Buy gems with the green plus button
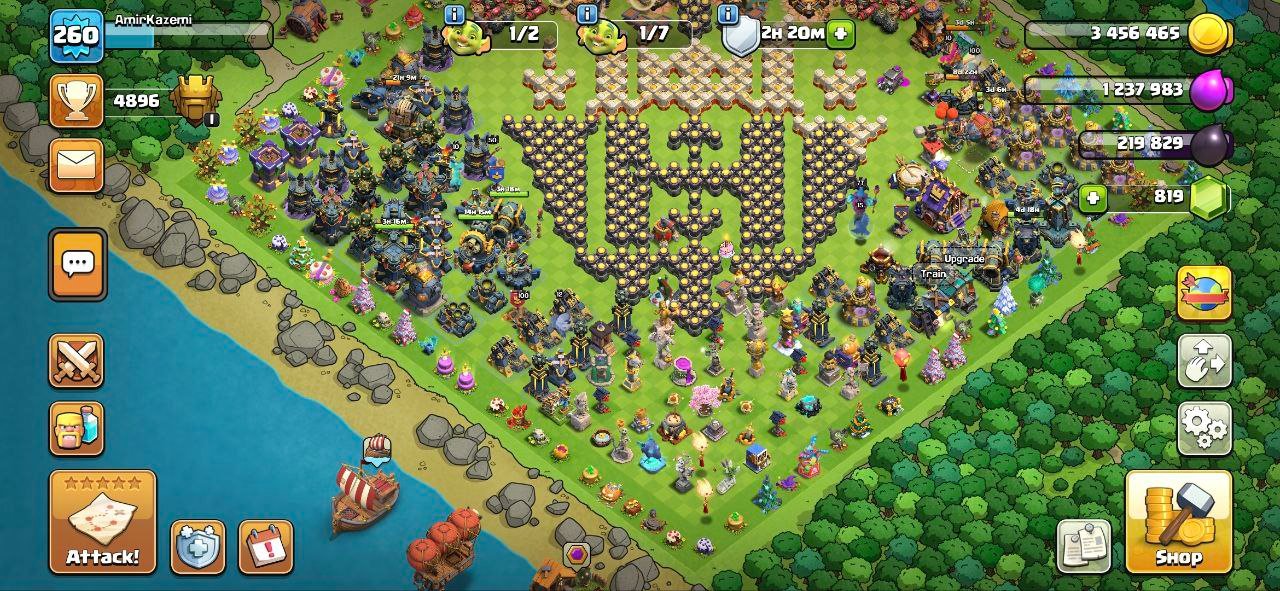Image resolution: width=1280 pixels, height=591 pixels. 1093,197
